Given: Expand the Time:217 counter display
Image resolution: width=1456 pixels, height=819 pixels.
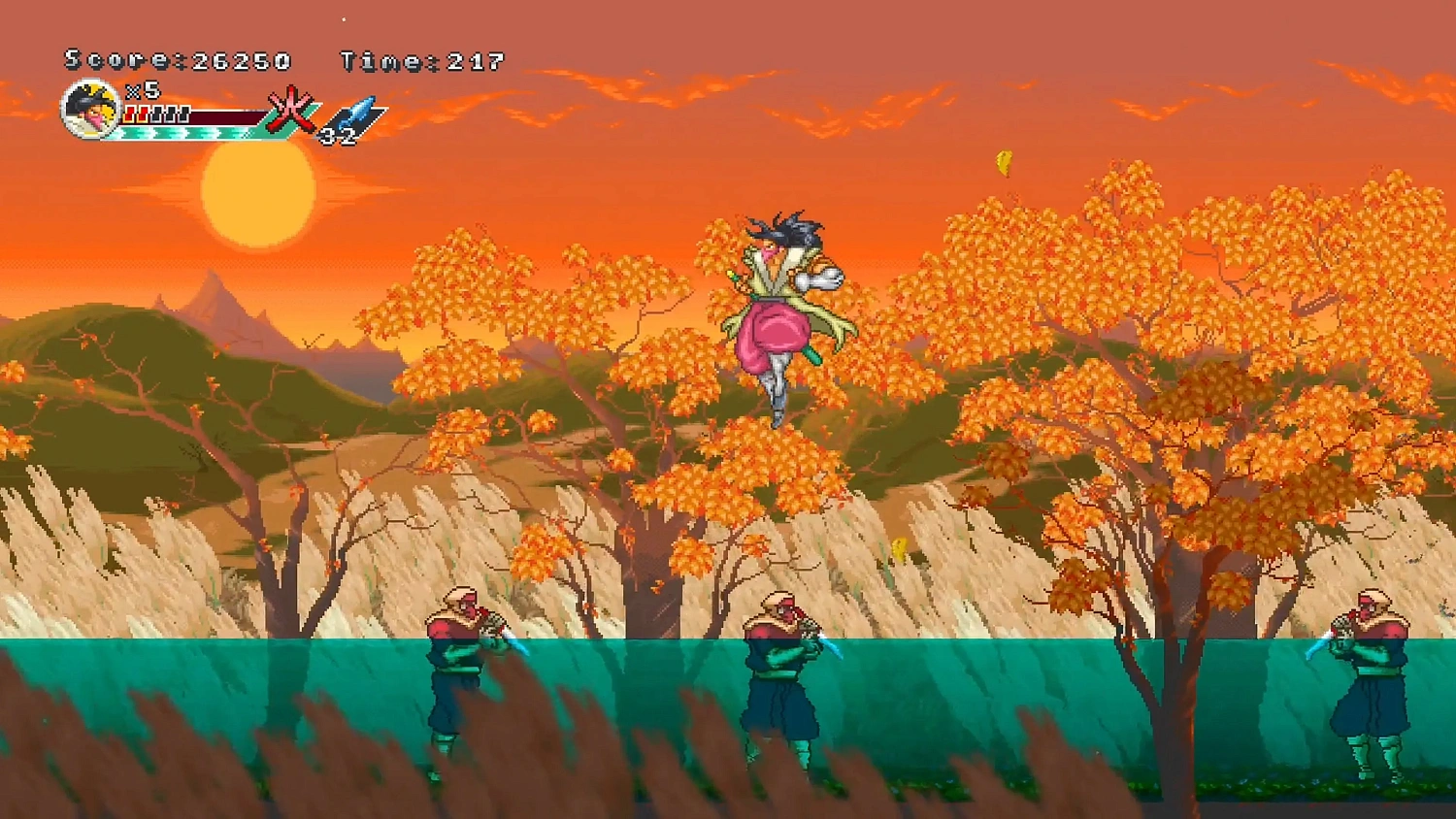Looking at the screenshot, I should pyautogui.click(x=419, y=60).
